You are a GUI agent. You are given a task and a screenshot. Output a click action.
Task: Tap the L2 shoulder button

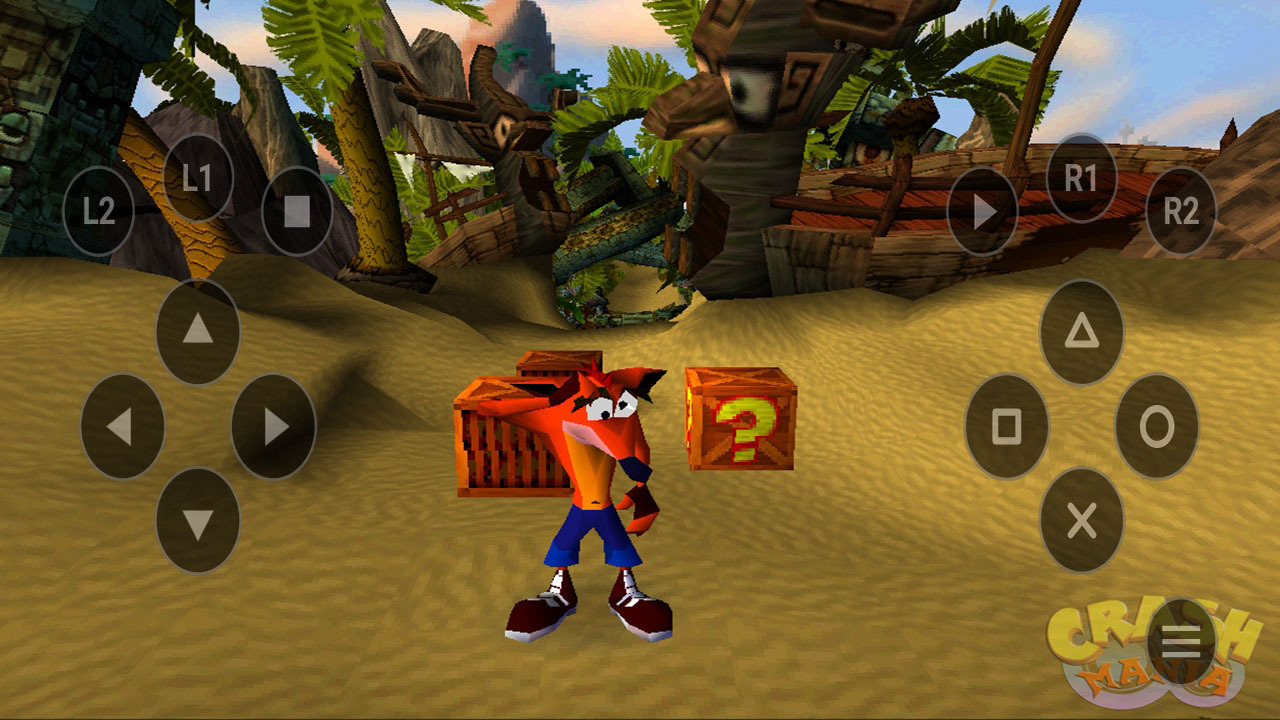98,211
